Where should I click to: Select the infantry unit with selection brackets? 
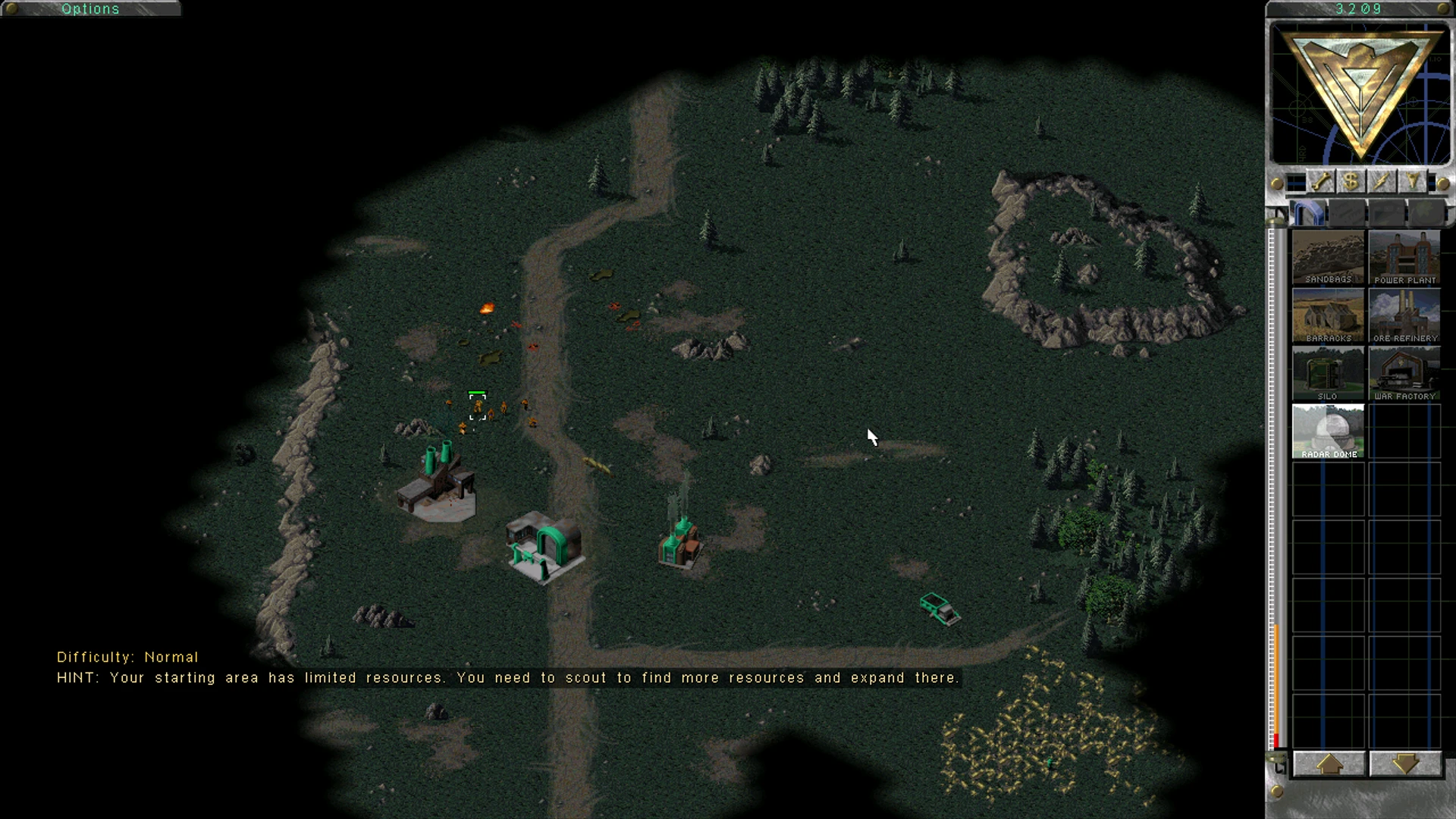(478, 407)
